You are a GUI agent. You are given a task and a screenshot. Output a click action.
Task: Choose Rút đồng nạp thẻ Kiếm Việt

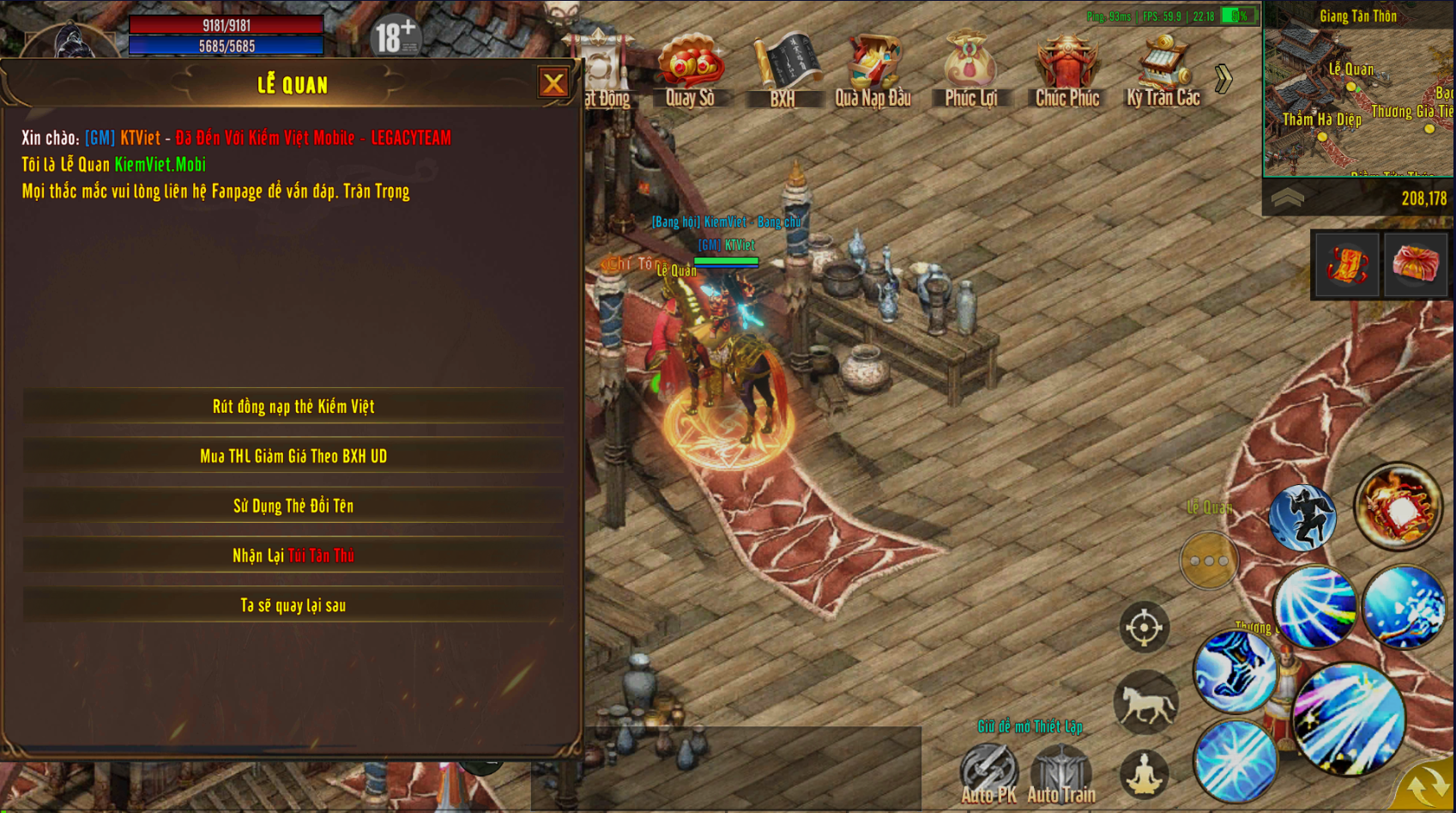click(x=293, y=406)
